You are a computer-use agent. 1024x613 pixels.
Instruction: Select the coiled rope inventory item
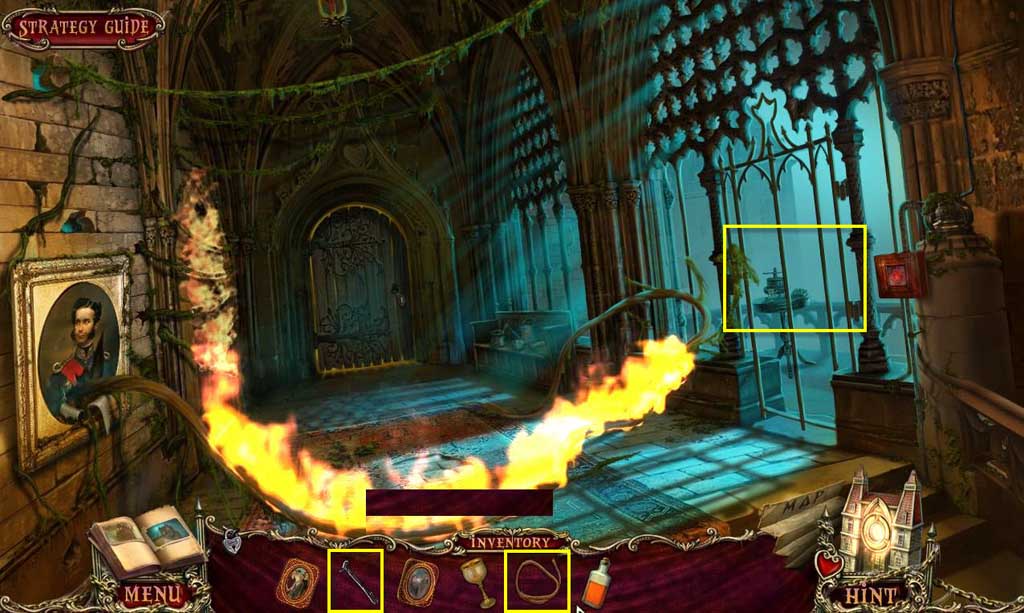[538, 580]
